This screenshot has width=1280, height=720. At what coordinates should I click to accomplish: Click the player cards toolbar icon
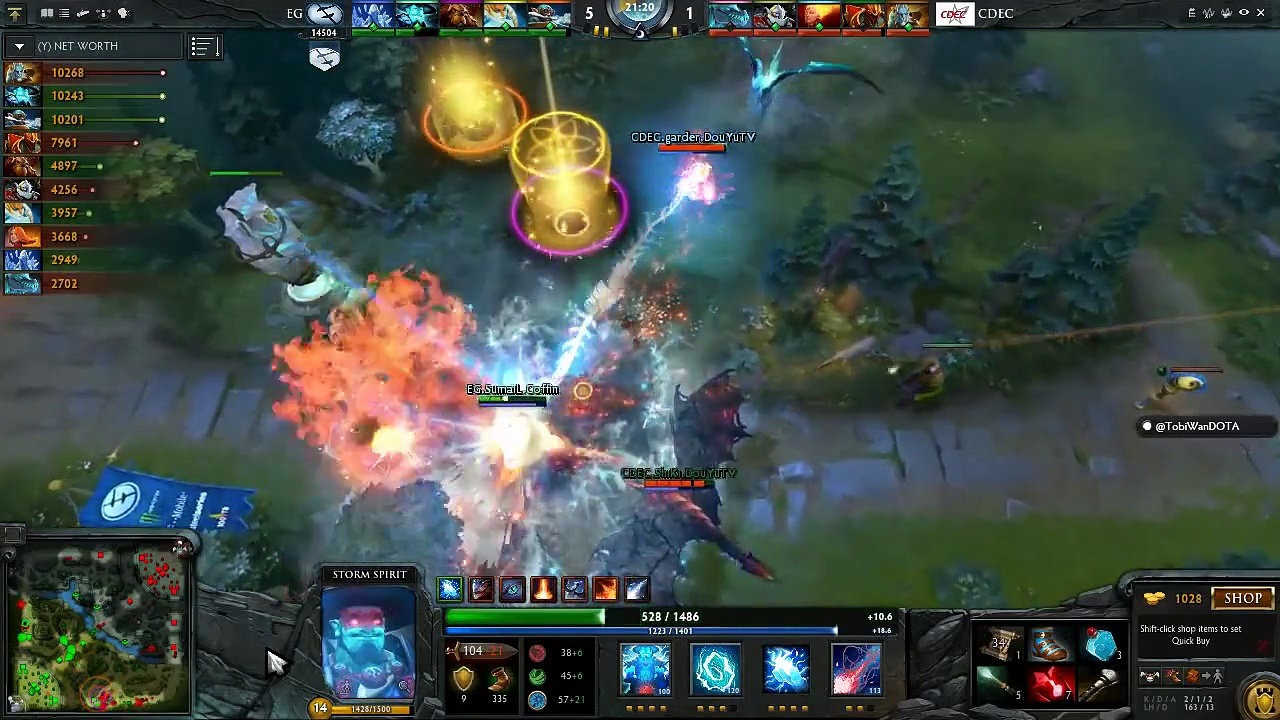[47, 13]
